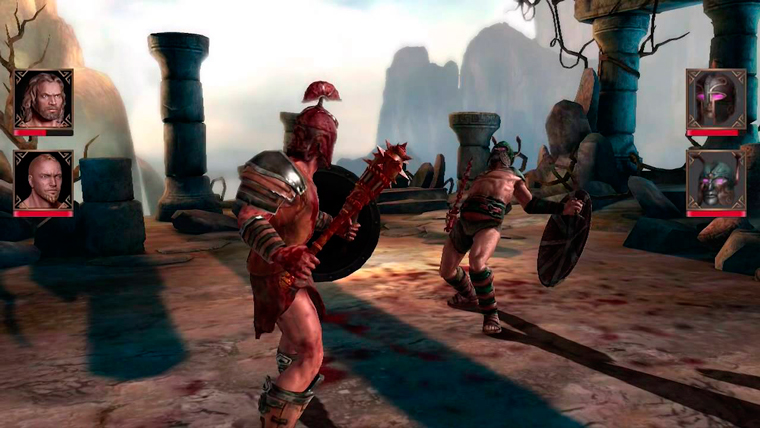Target the green-helmeted enemy portrait

[715, 179]
